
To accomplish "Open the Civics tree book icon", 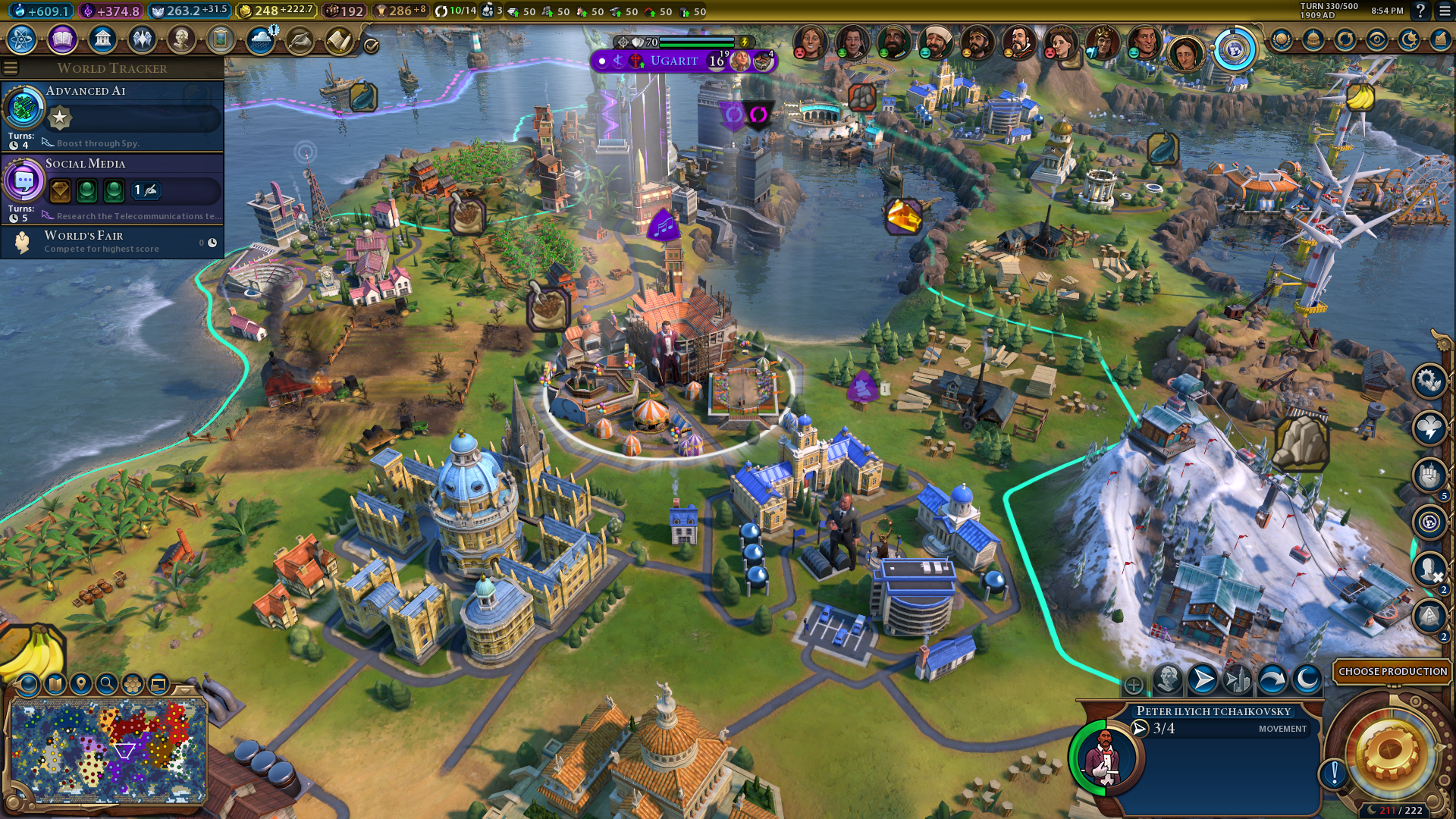I will click(62, 39).
